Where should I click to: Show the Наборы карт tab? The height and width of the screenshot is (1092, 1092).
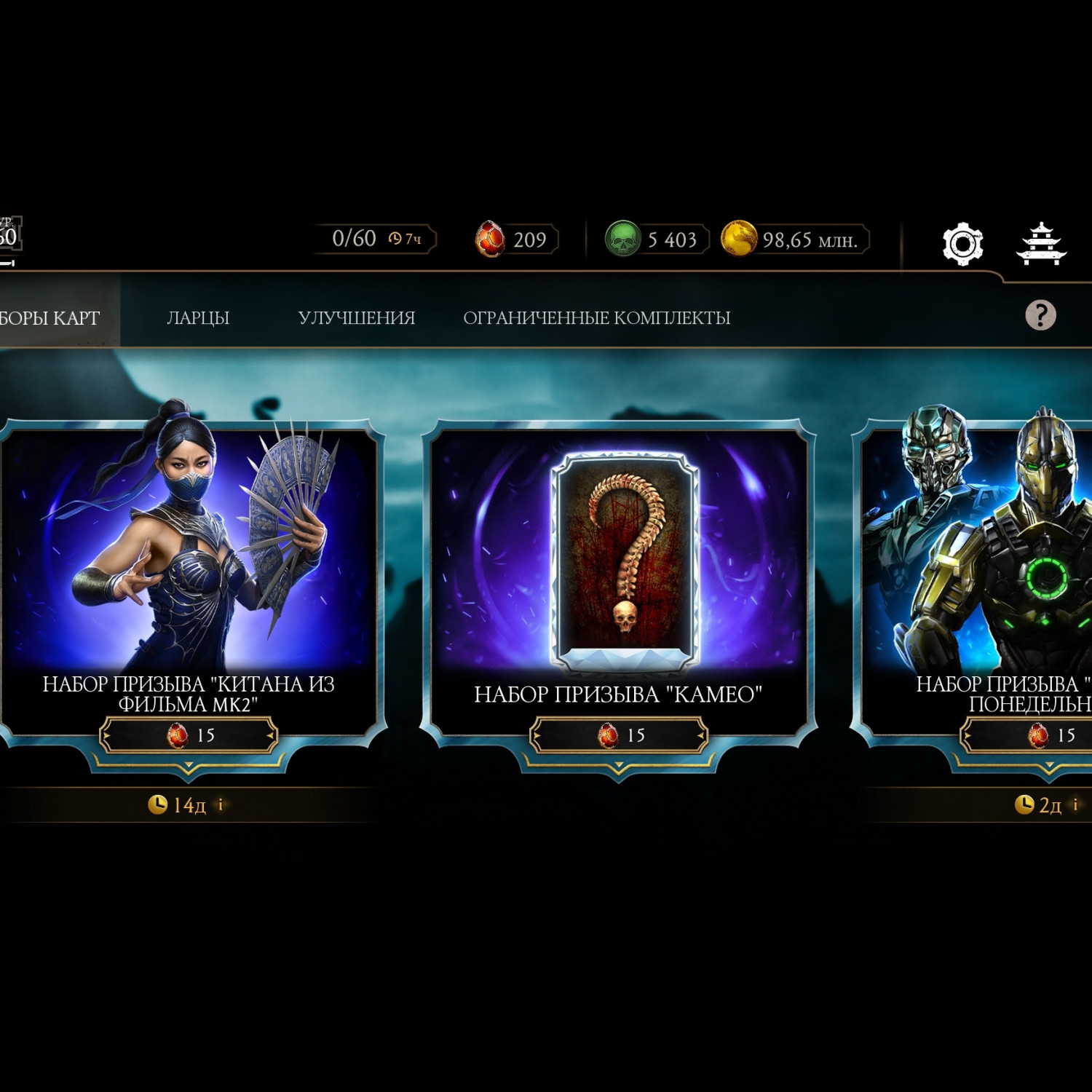[51, 318]
